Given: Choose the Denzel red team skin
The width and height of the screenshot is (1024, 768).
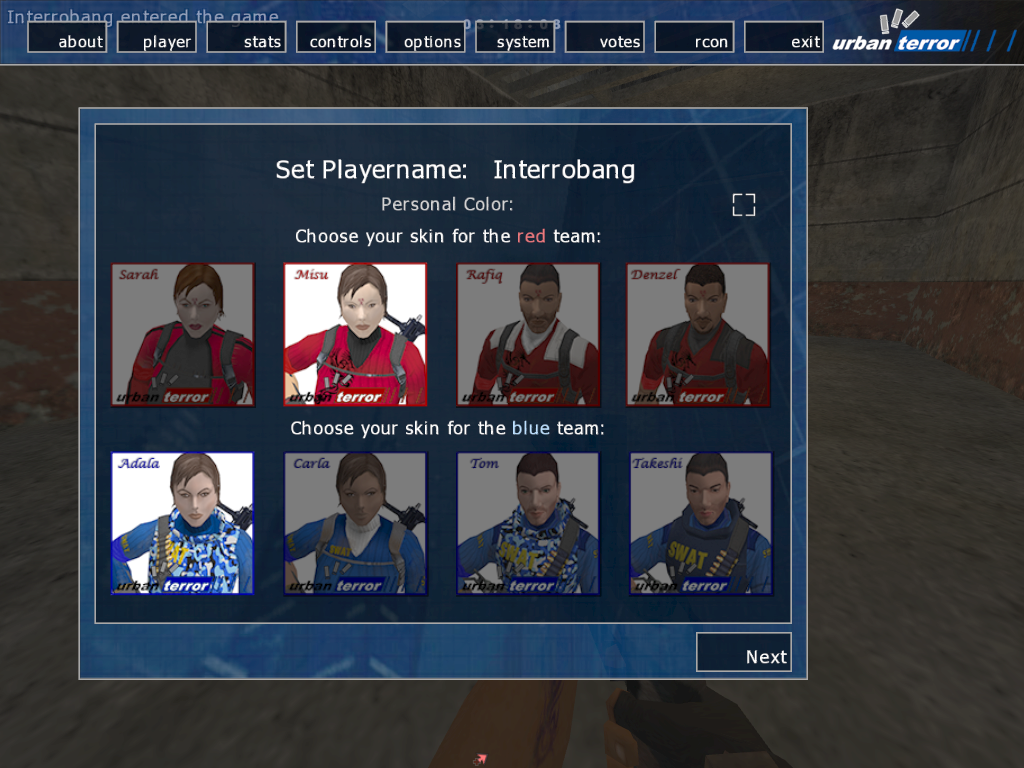Looking at the screenshot, I should click(698, 335).
